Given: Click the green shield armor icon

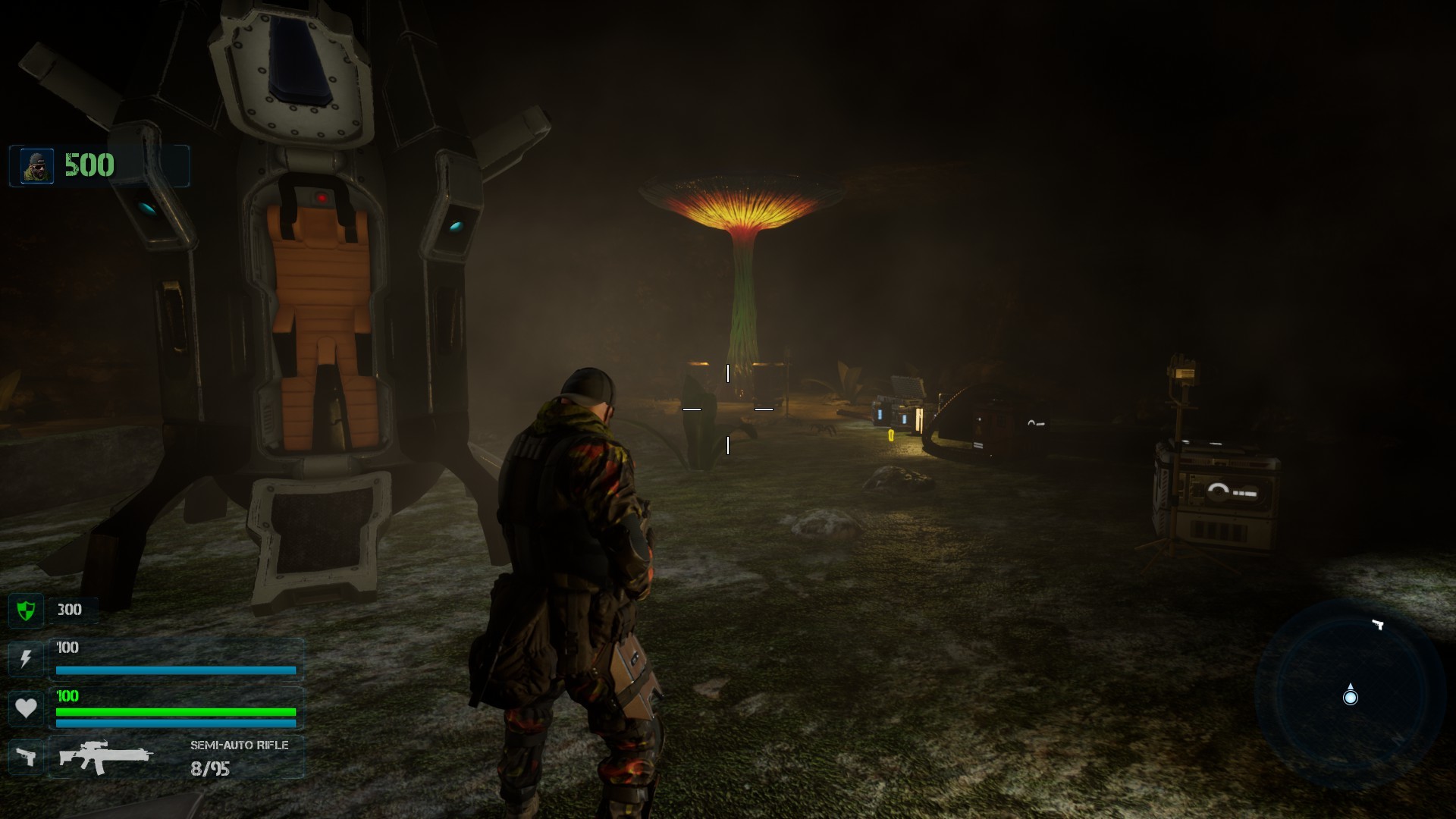Looking at the screenshot, I should 26,610.
